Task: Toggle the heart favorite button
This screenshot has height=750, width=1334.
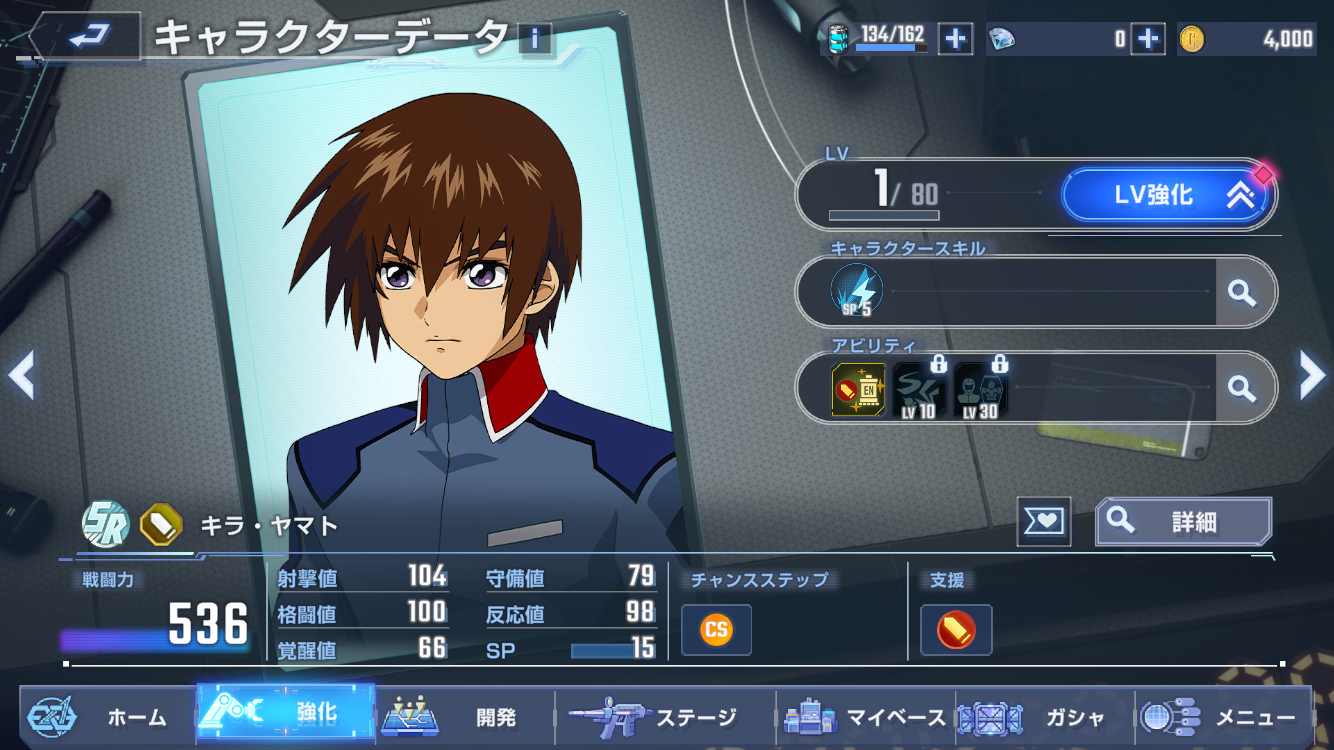Action: [x=1043, y=522]
